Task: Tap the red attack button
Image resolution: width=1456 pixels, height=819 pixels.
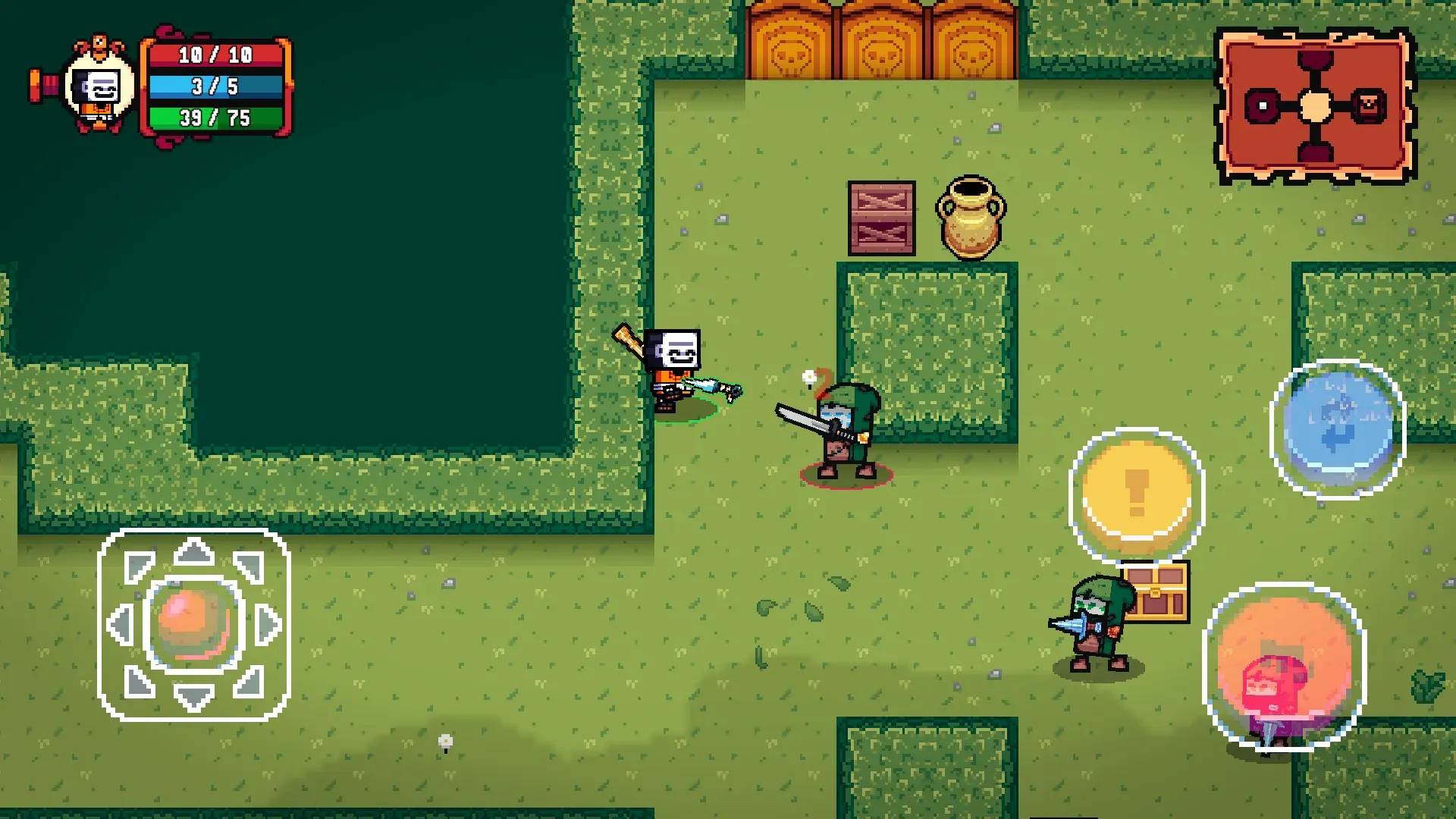Action: pyautogui.click(x=1283, y=667)
